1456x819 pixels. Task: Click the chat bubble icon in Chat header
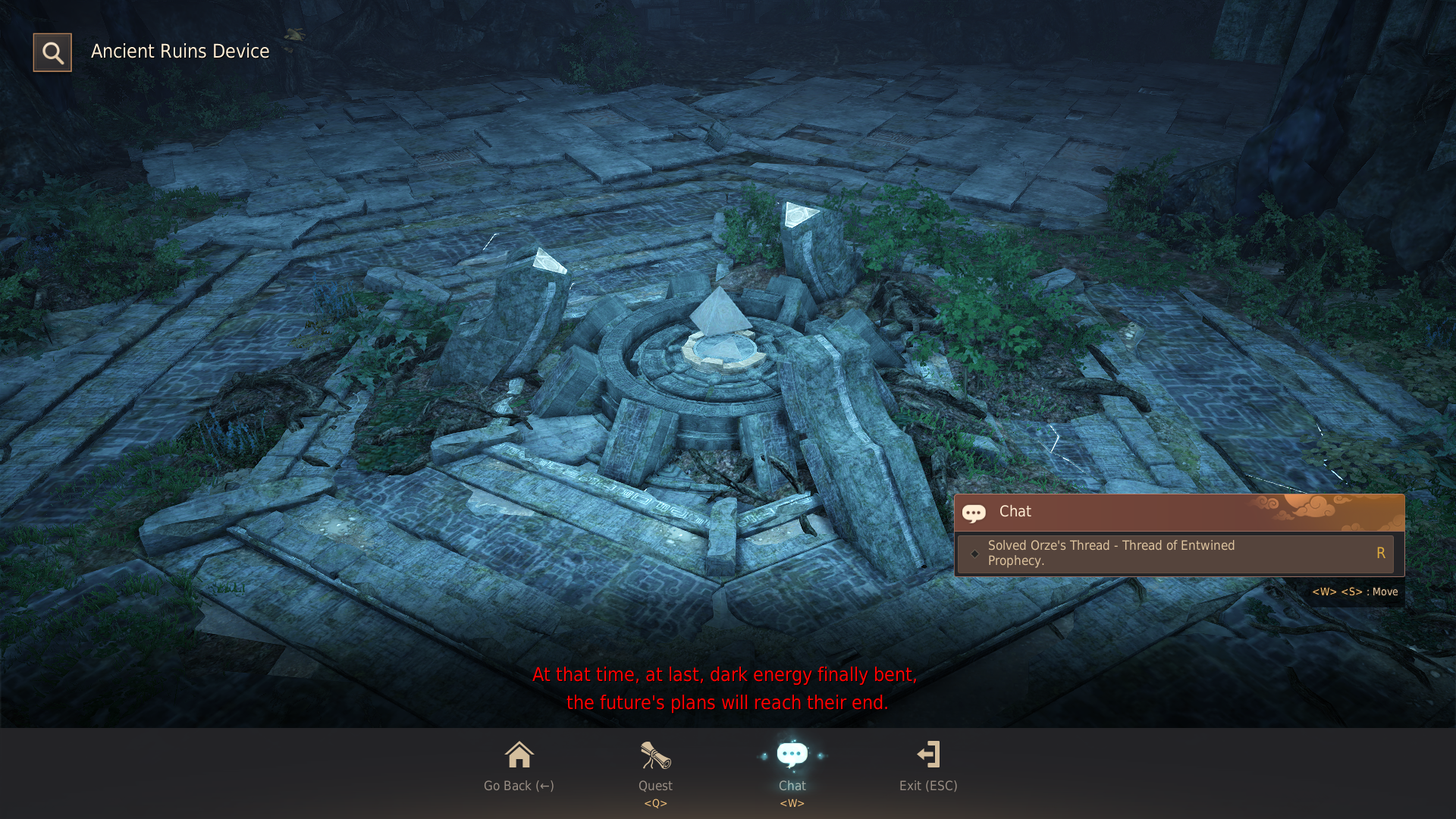[975, 513]
